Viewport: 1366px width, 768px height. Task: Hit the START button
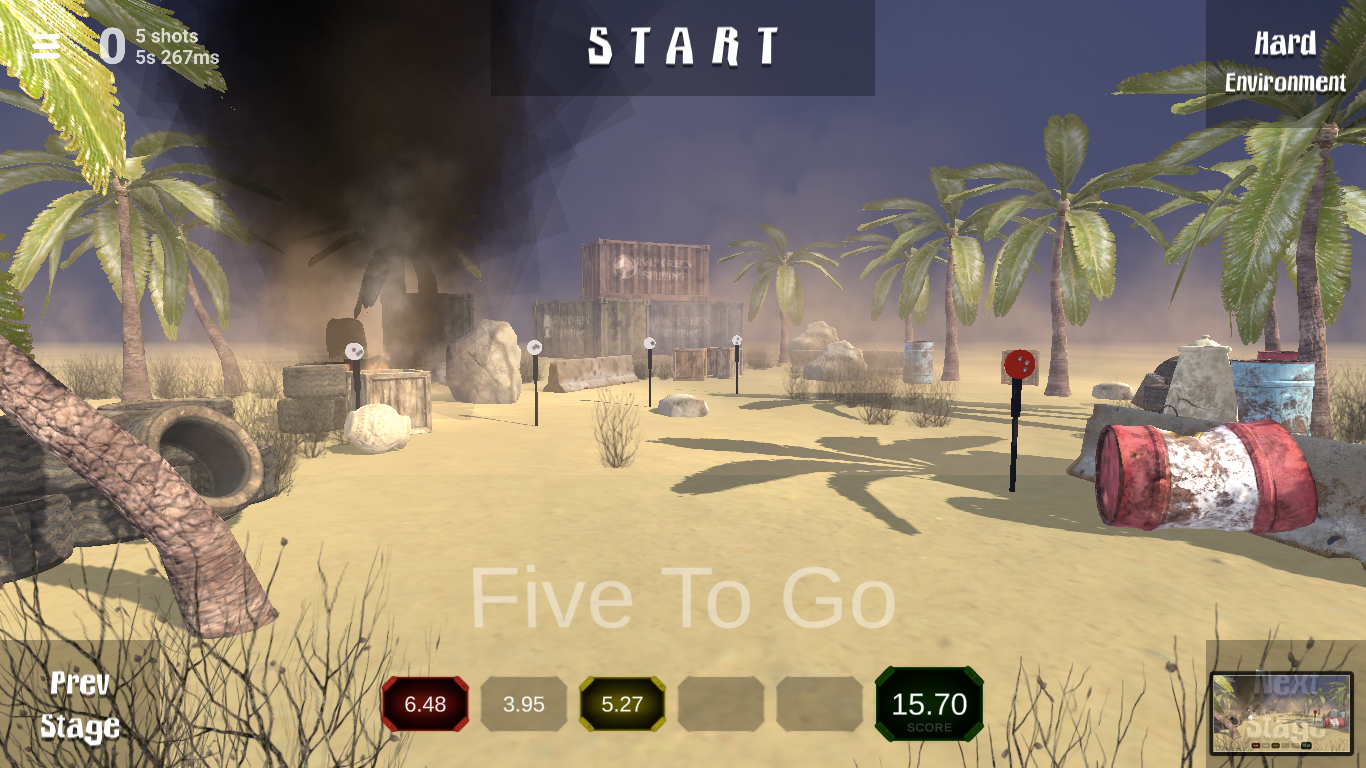click(x=683, y=47)
